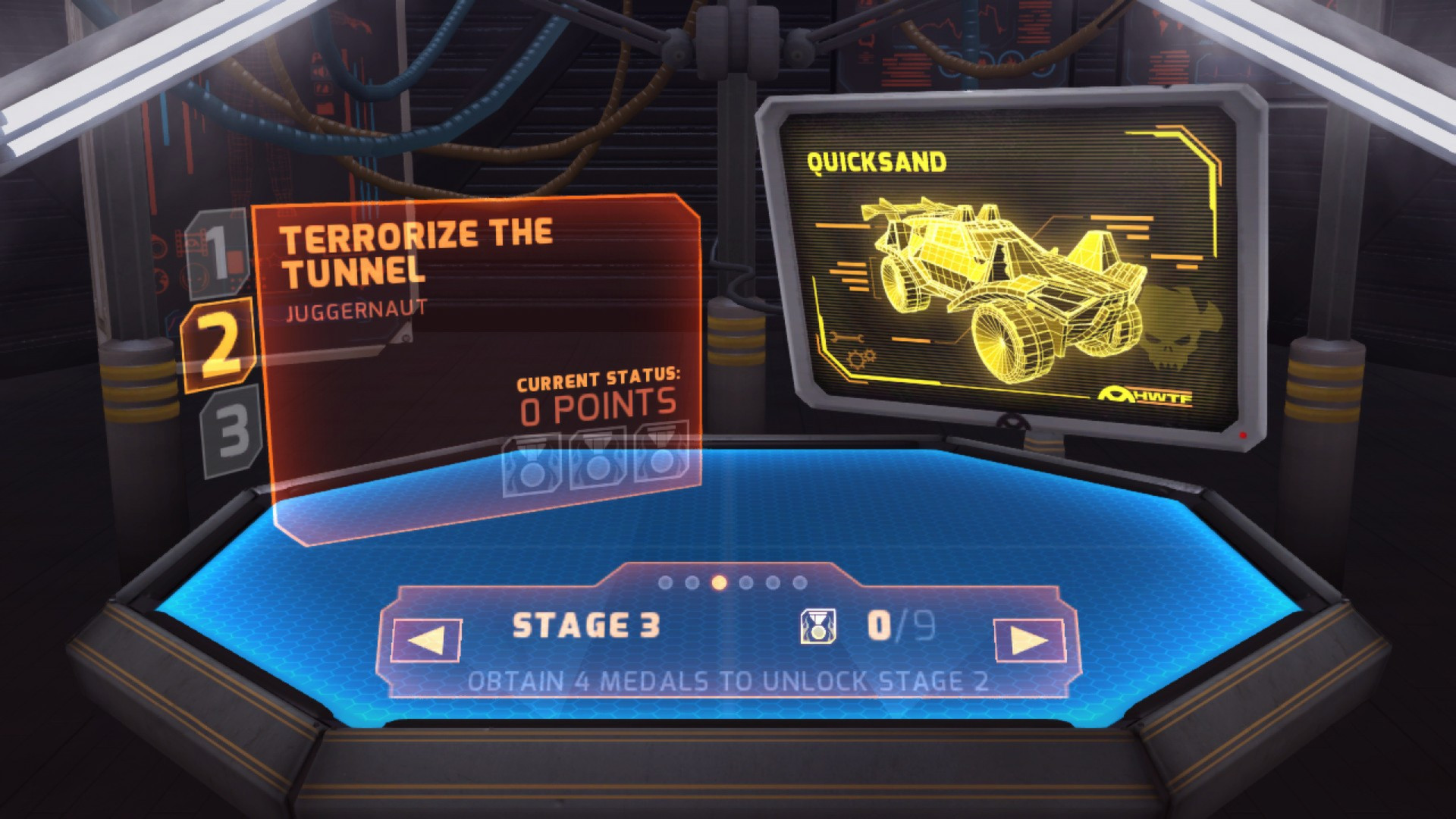Select the highlighted third page dot indicator

[x=717, y=582]
